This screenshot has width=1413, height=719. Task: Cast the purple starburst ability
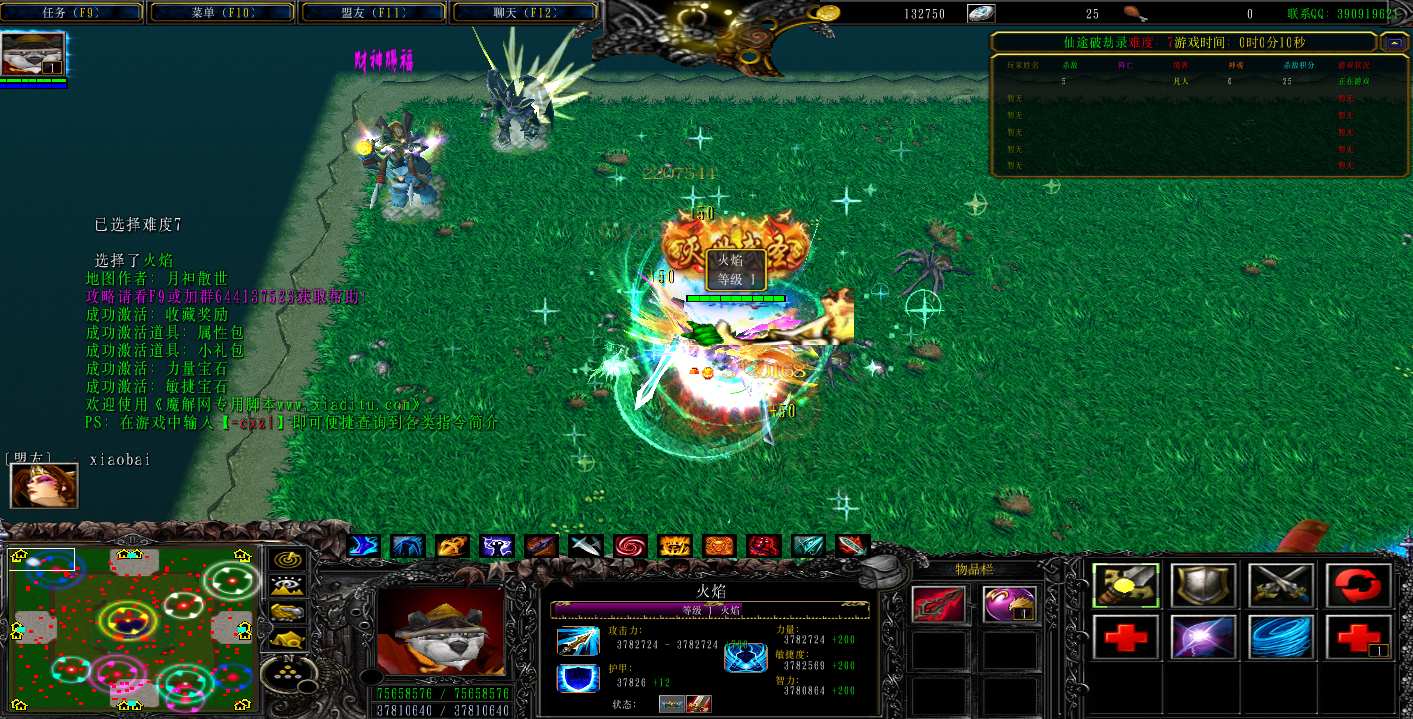(x=1204, y=637)
